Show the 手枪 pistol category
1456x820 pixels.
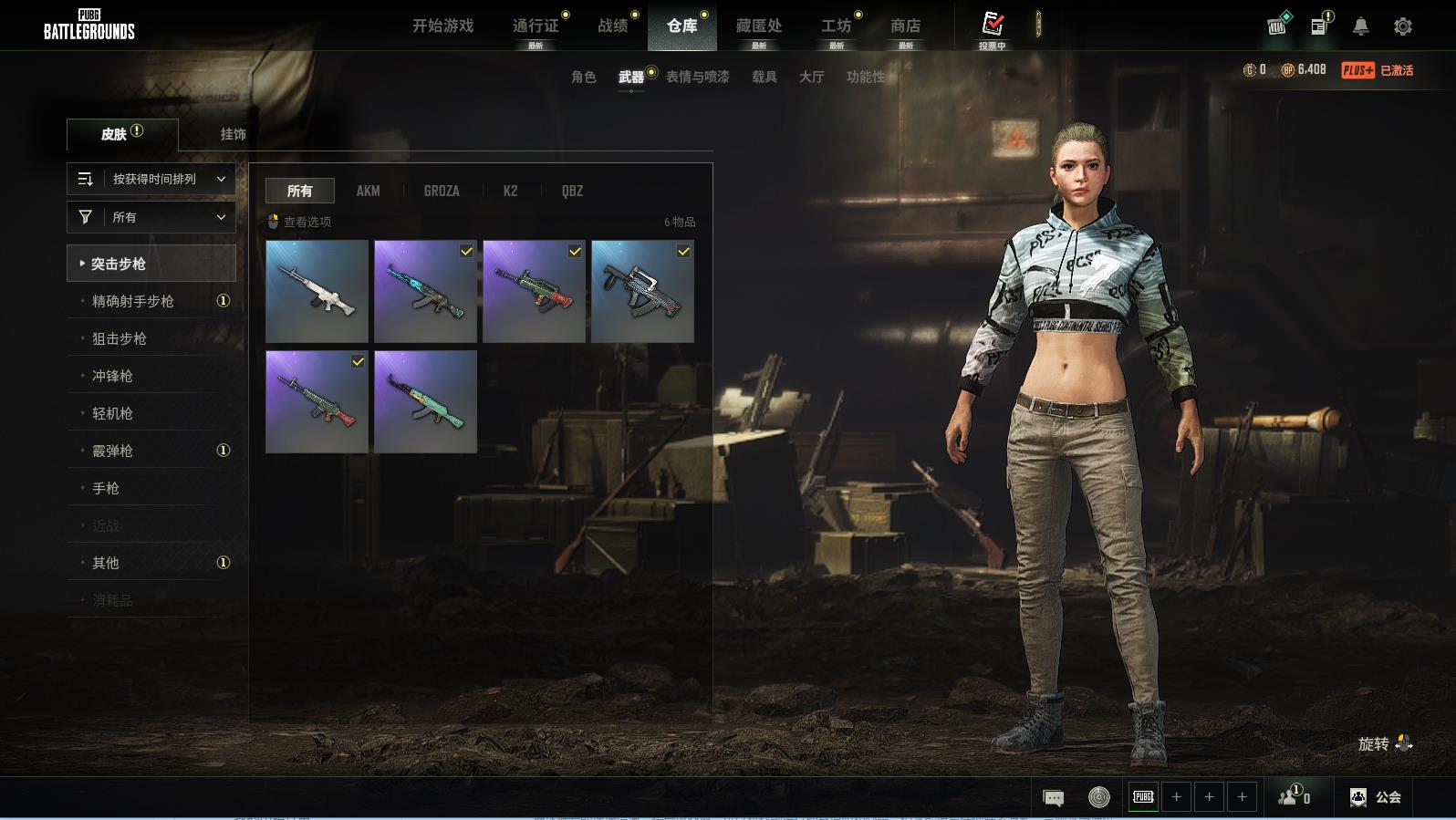click(x=106, y=488)
